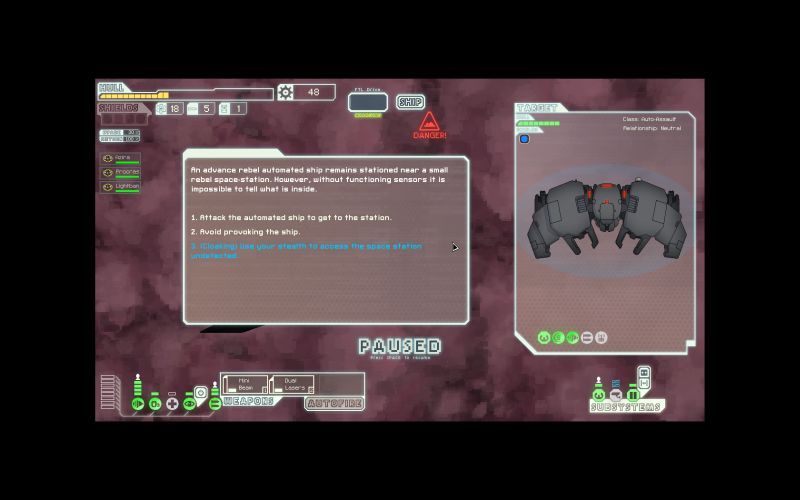The height and width of the screenshot is (500, 800).
Task: Select crew member Lightban
Action: (120, 186)
